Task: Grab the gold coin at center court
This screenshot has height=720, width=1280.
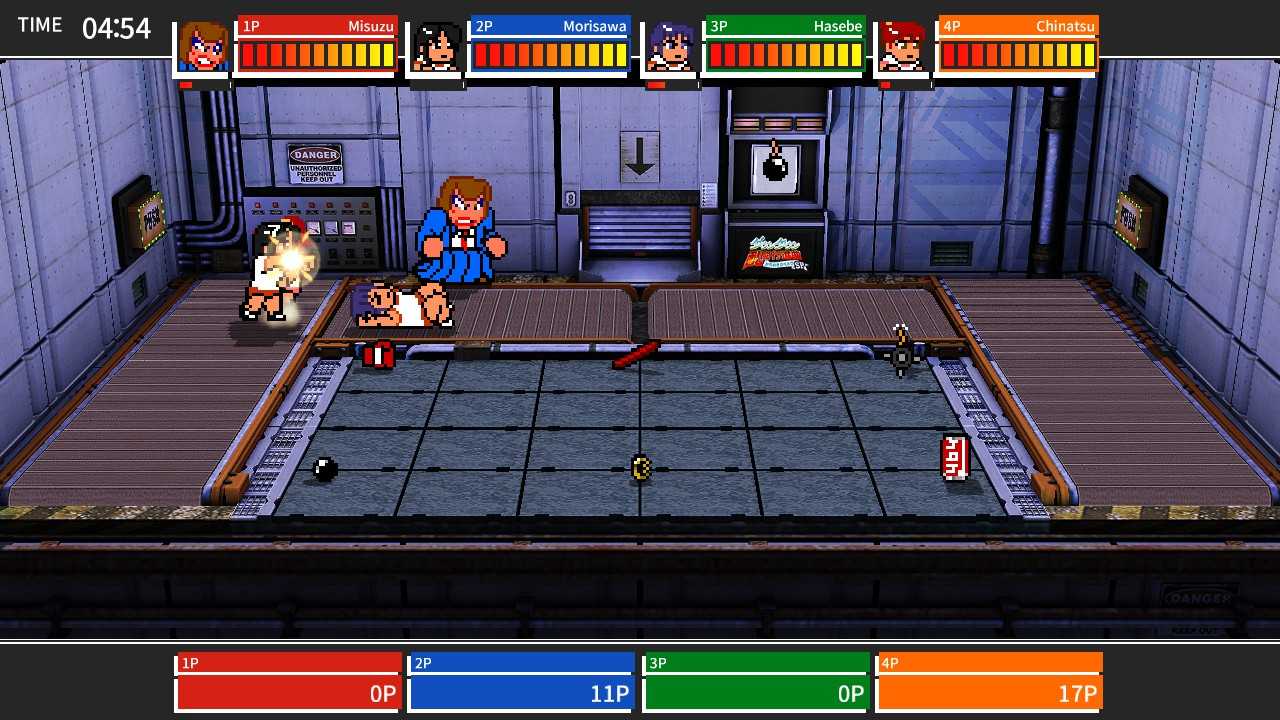Action: click(641, 467)
